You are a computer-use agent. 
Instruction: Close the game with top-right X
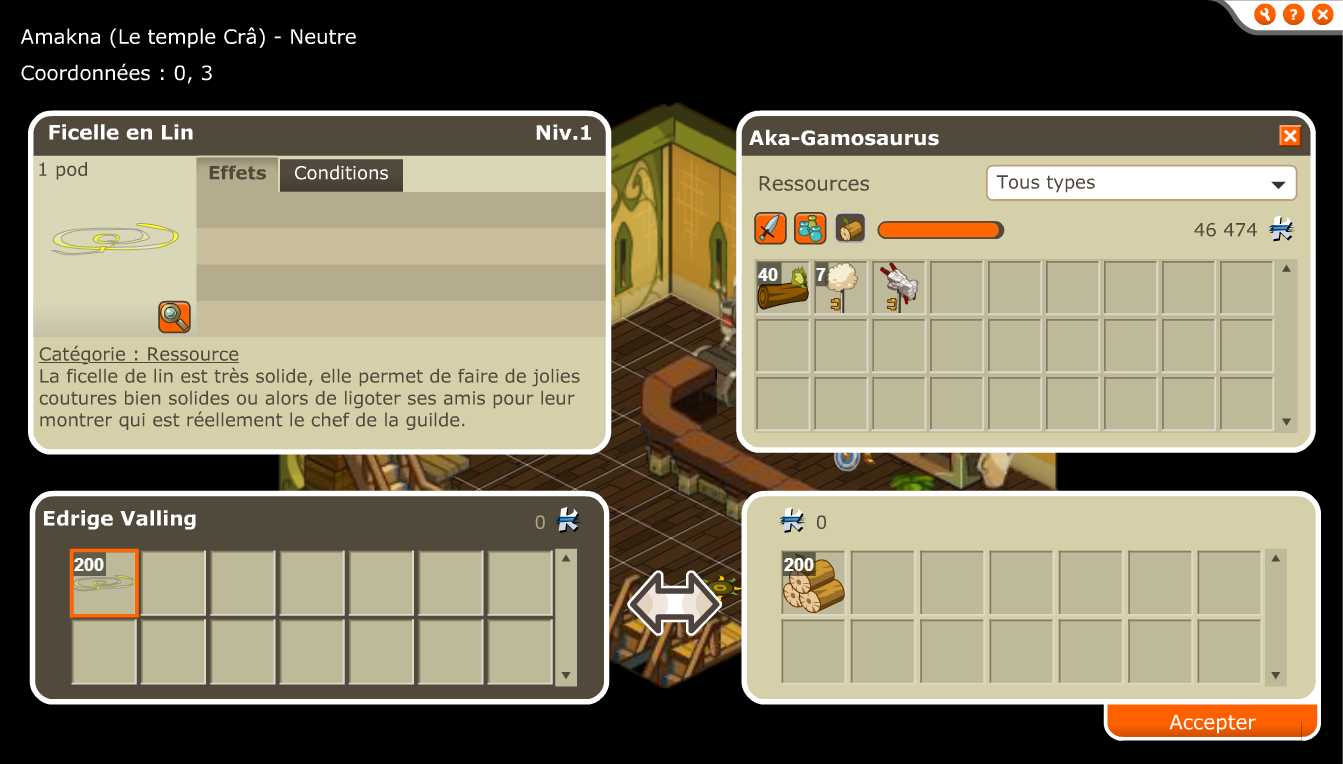point(1320,14)
